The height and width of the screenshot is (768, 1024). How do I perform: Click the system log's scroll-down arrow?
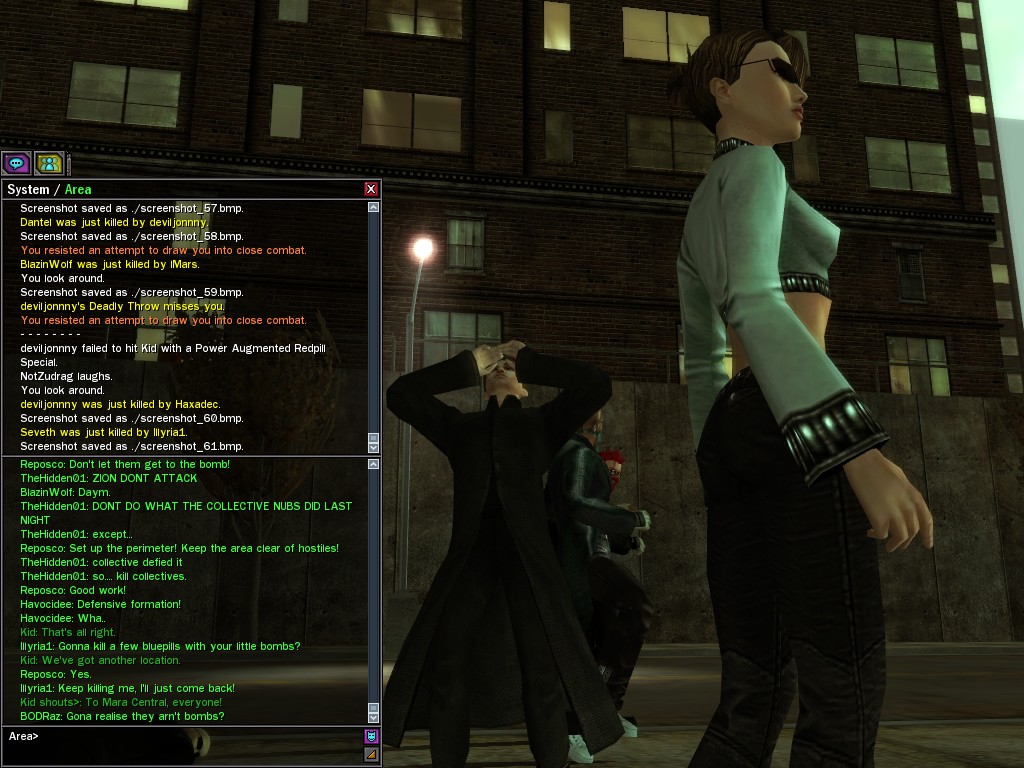pyautogui.click(x=374, y=447)
